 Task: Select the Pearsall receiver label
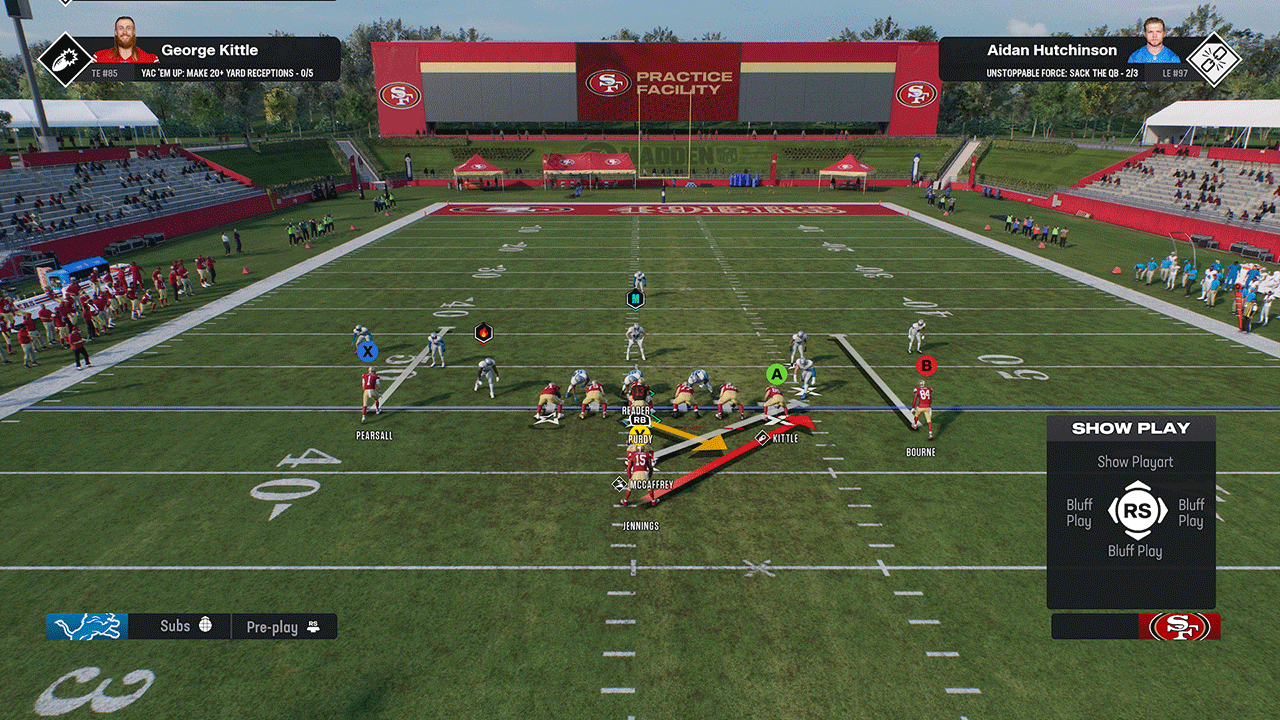374,436
